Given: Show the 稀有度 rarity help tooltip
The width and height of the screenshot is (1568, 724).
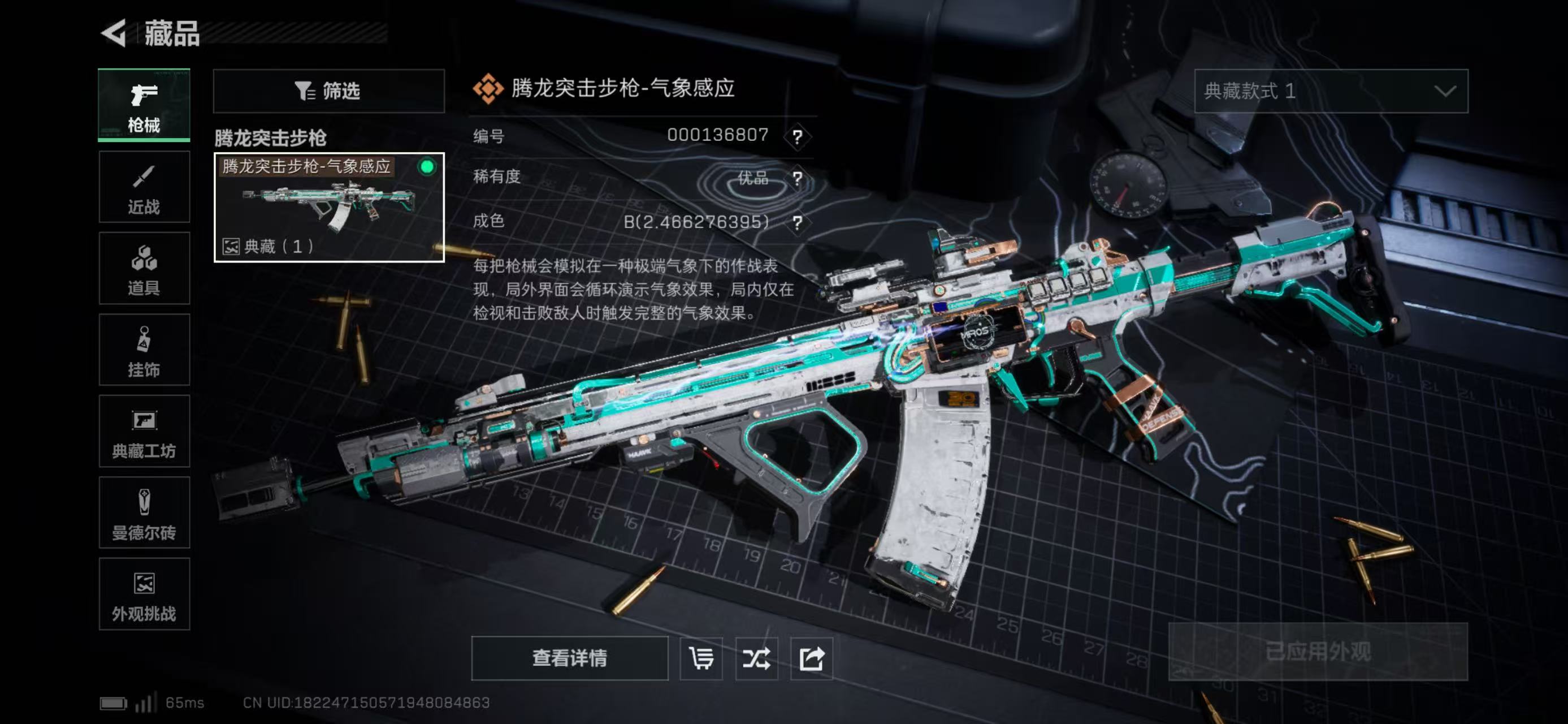Looking at the screenshot, I should 798,178.
